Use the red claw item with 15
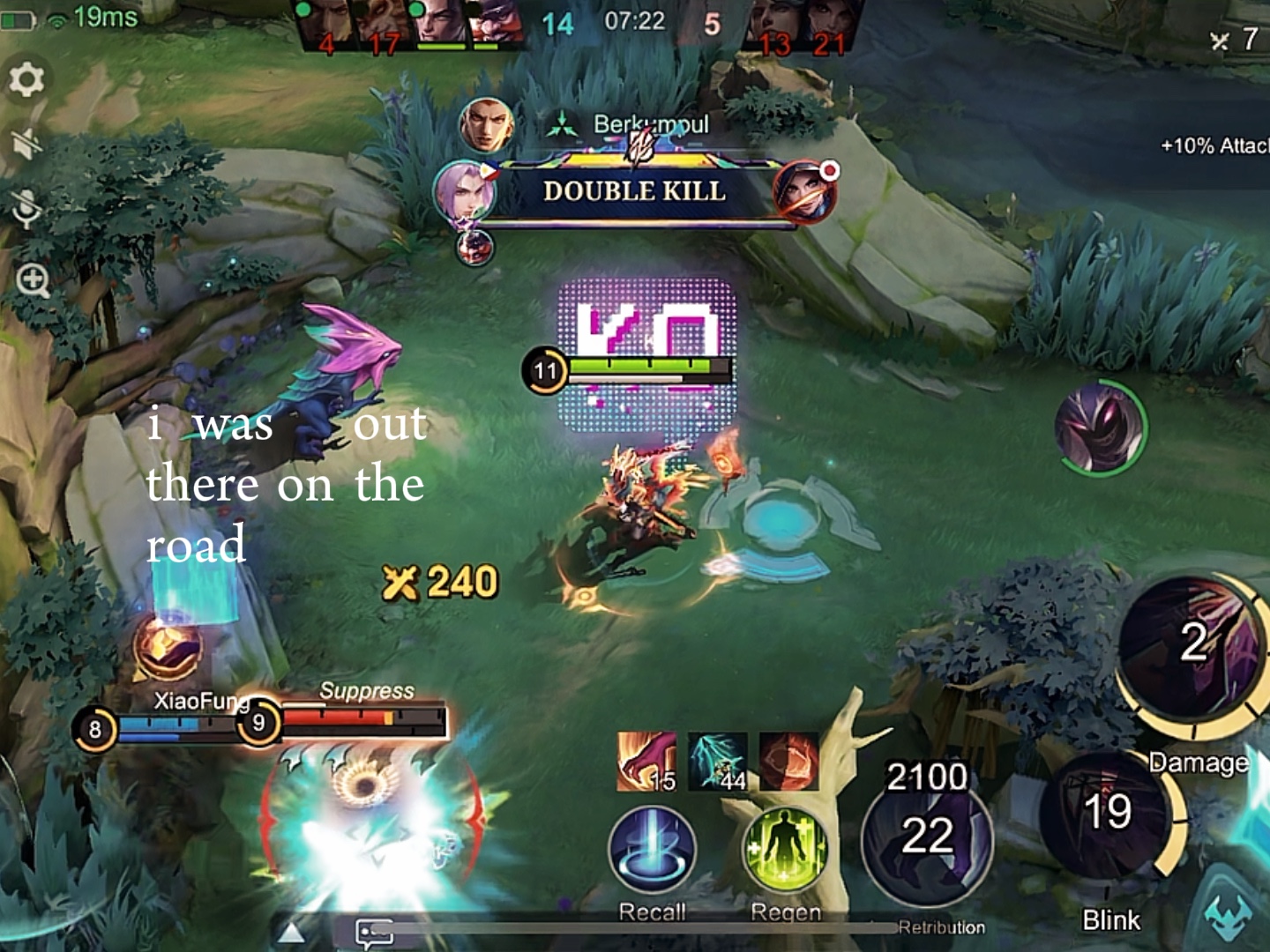 (x=646, y=762)
